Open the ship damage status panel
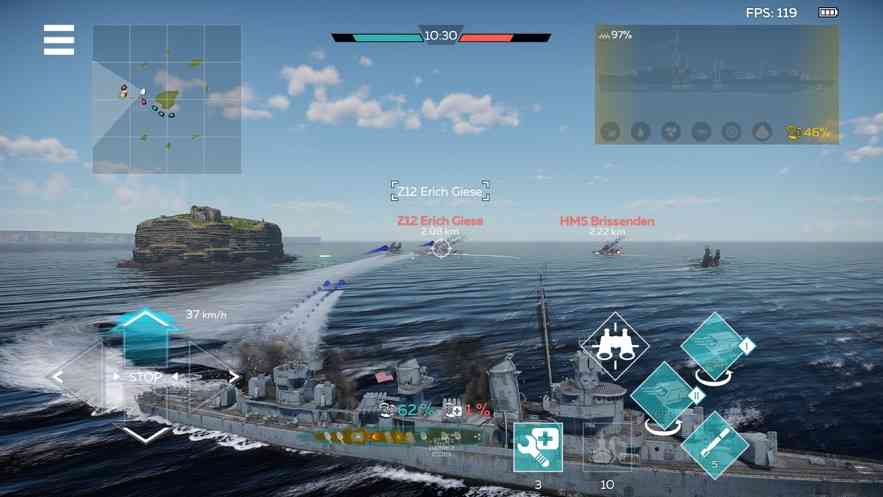Image resolution: width=883 pixels, height=497 pixels. click(x=716, y=85)
